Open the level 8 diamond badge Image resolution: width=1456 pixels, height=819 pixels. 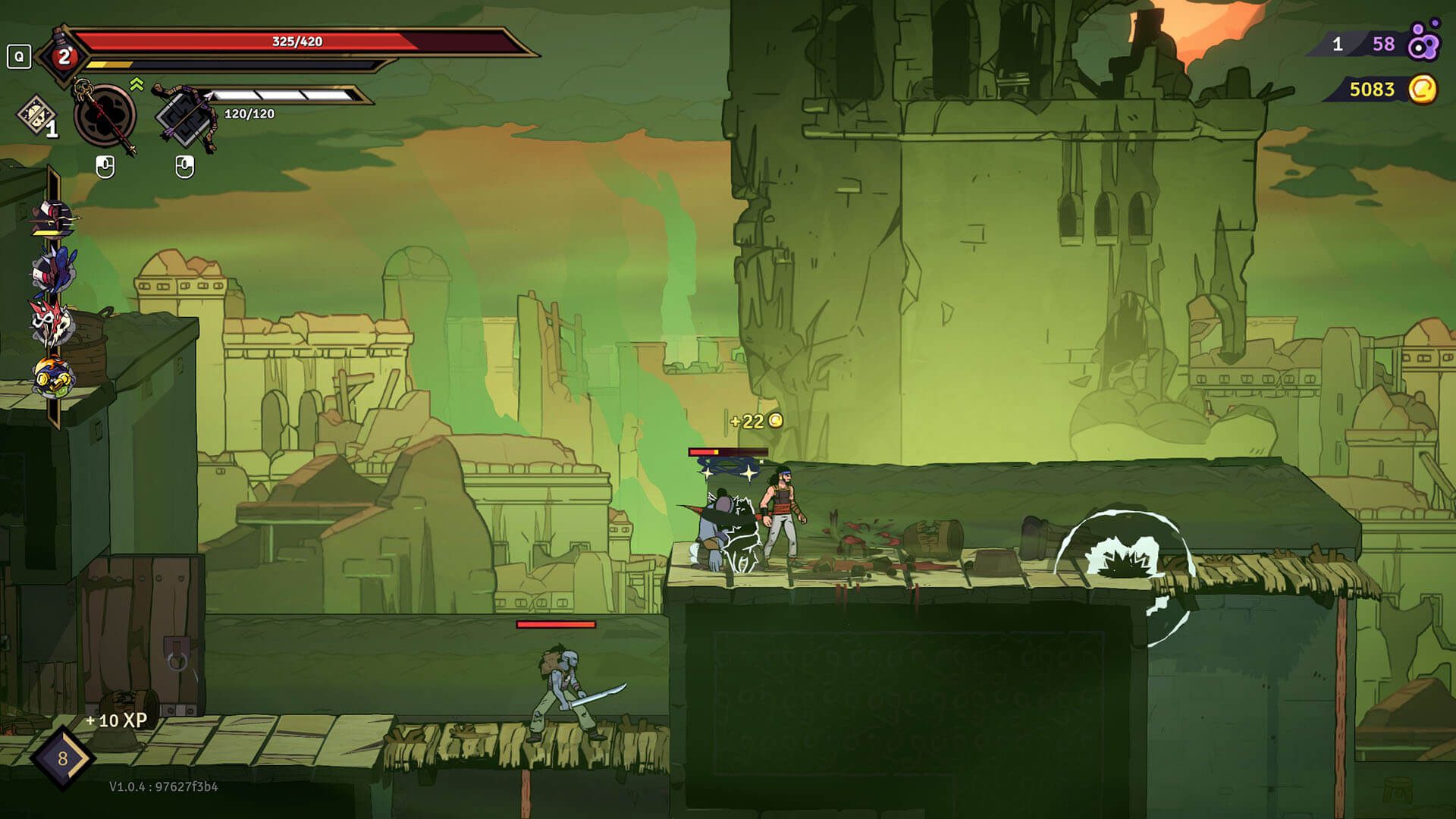[62, 758]
